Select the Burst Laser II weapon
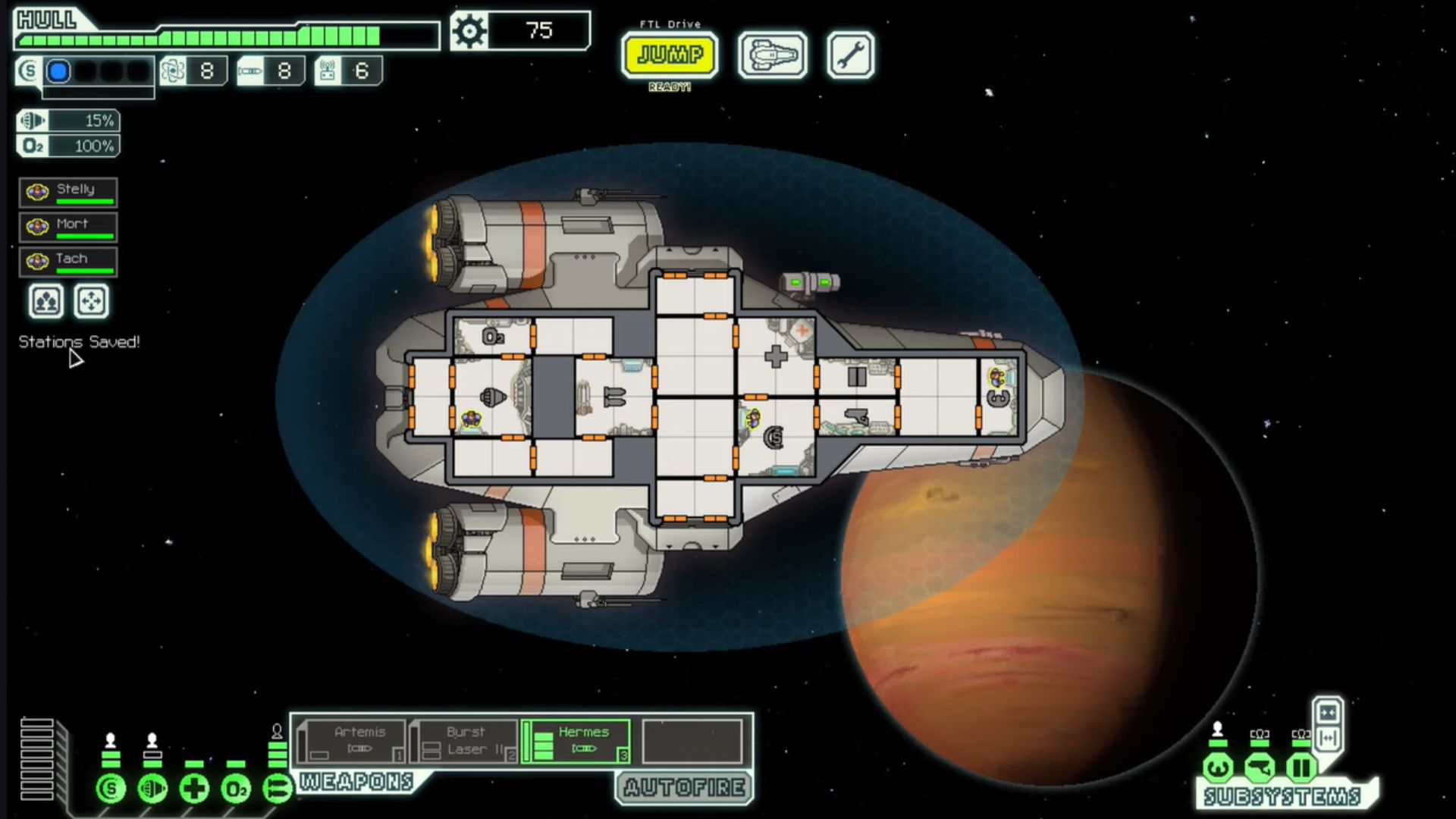Screen dimensions: 1456x819 464,742
